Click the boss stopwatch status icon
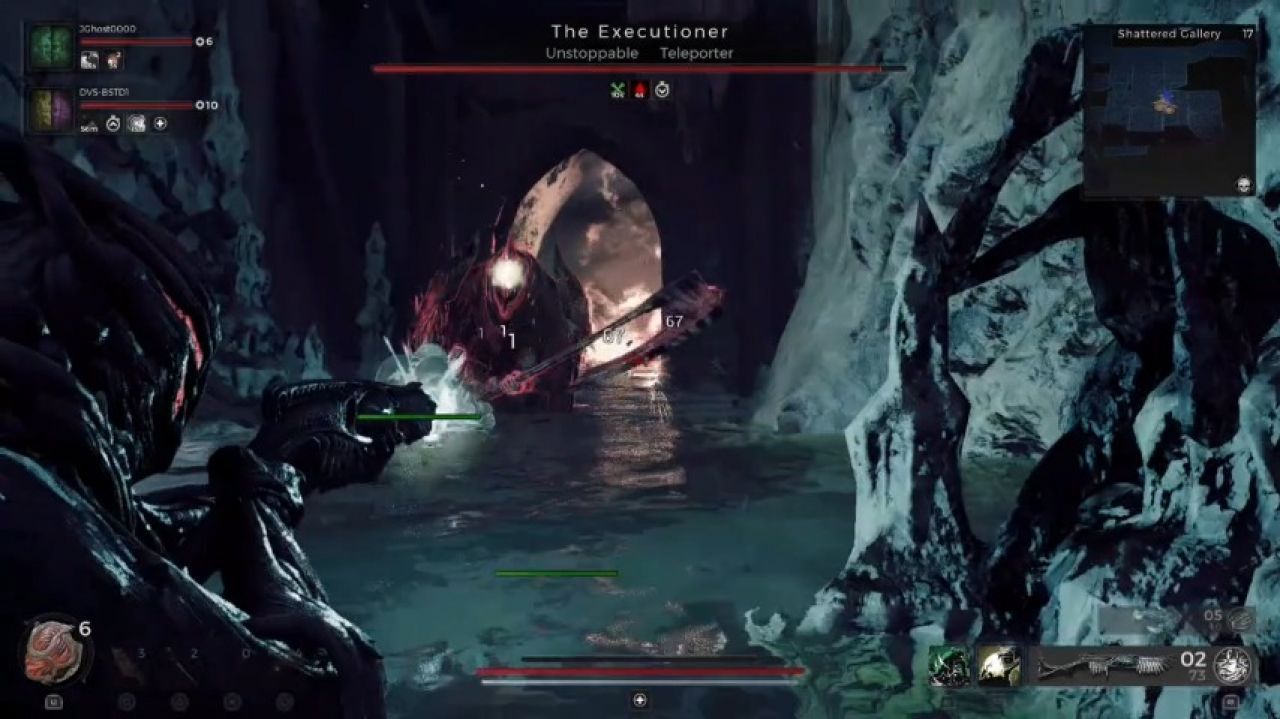 [662, 90]
